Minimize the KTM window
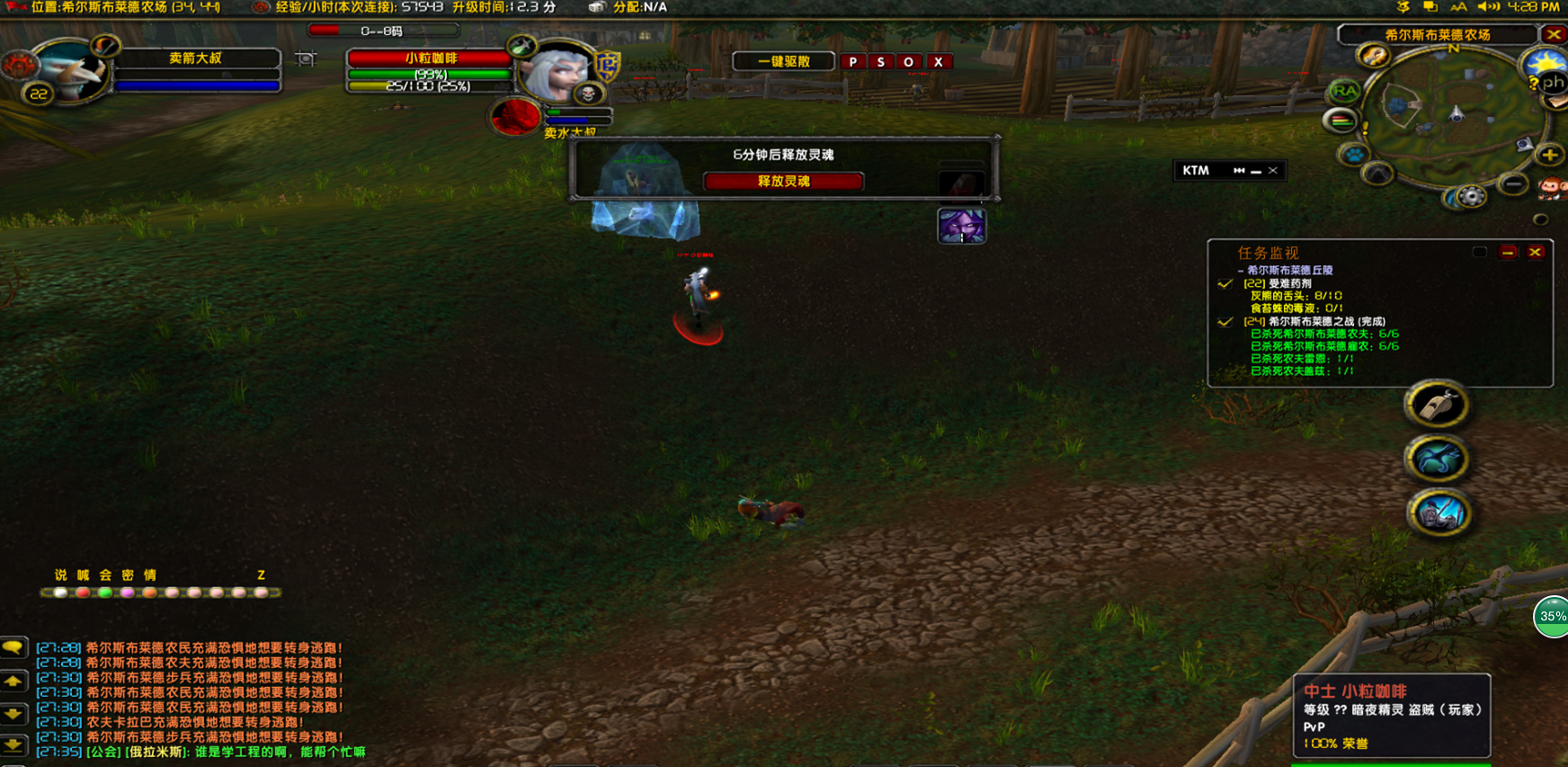 coord(1256,171)
